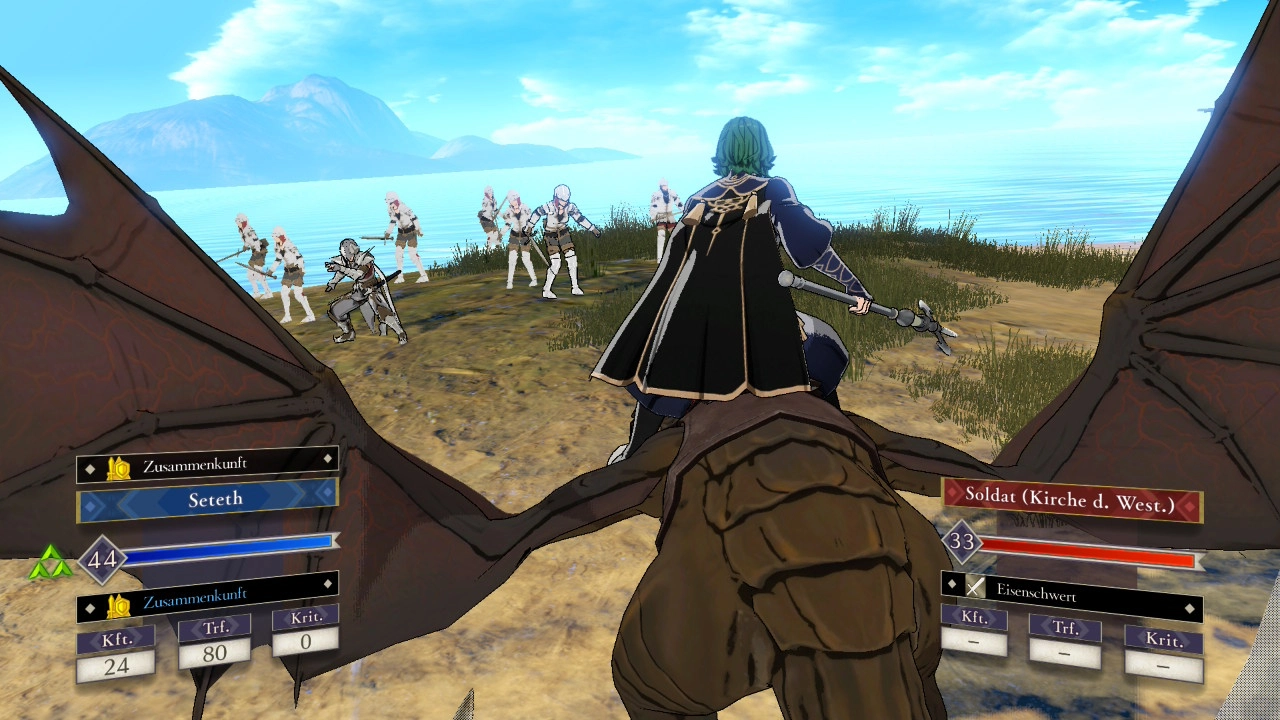Choose the enemy's Eisenschwert weapon row
Screen dimensions: 1280x720
point(1071,594)
